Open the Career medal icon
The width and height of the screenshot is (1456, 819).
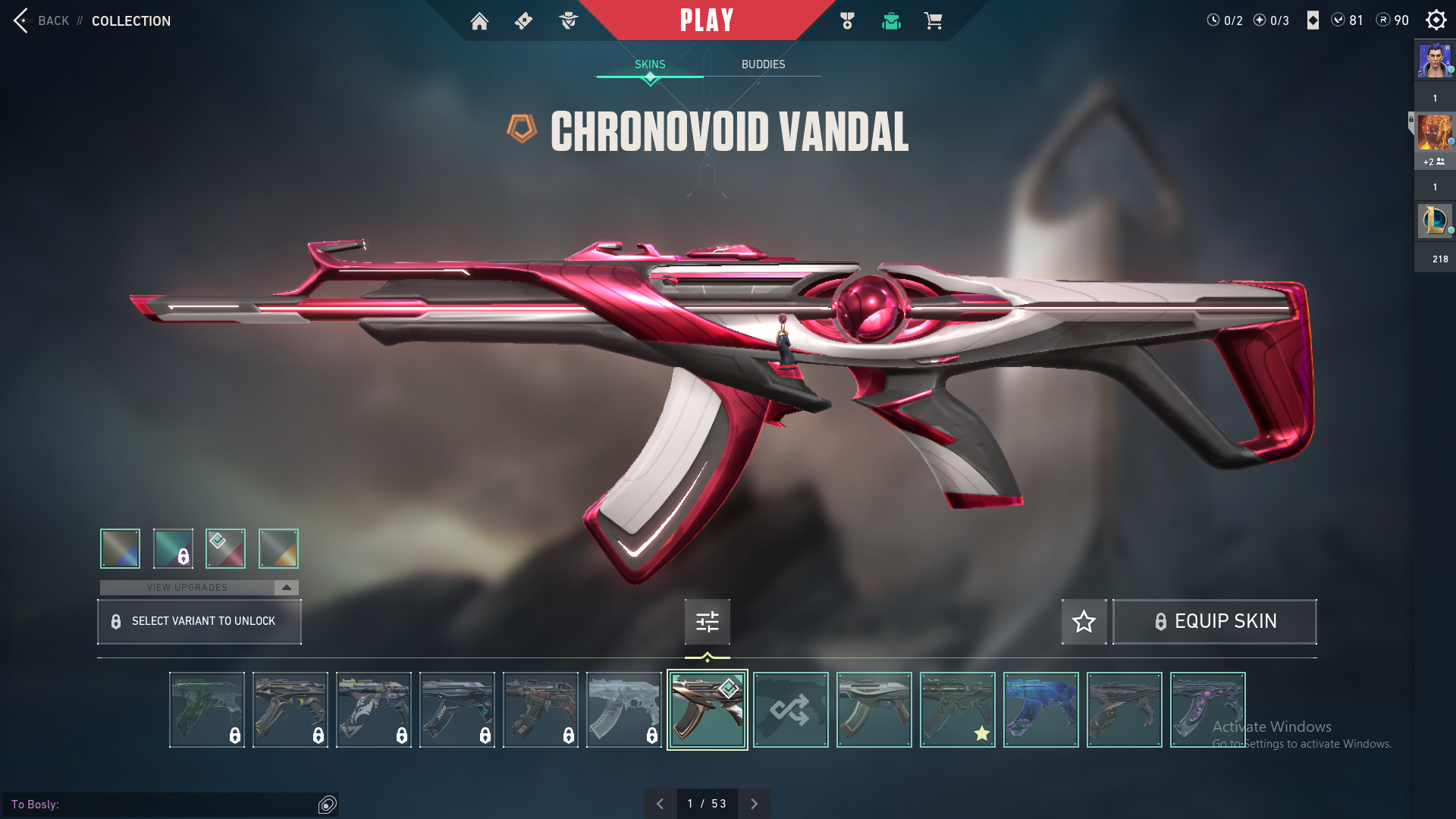tap(847, 21)
